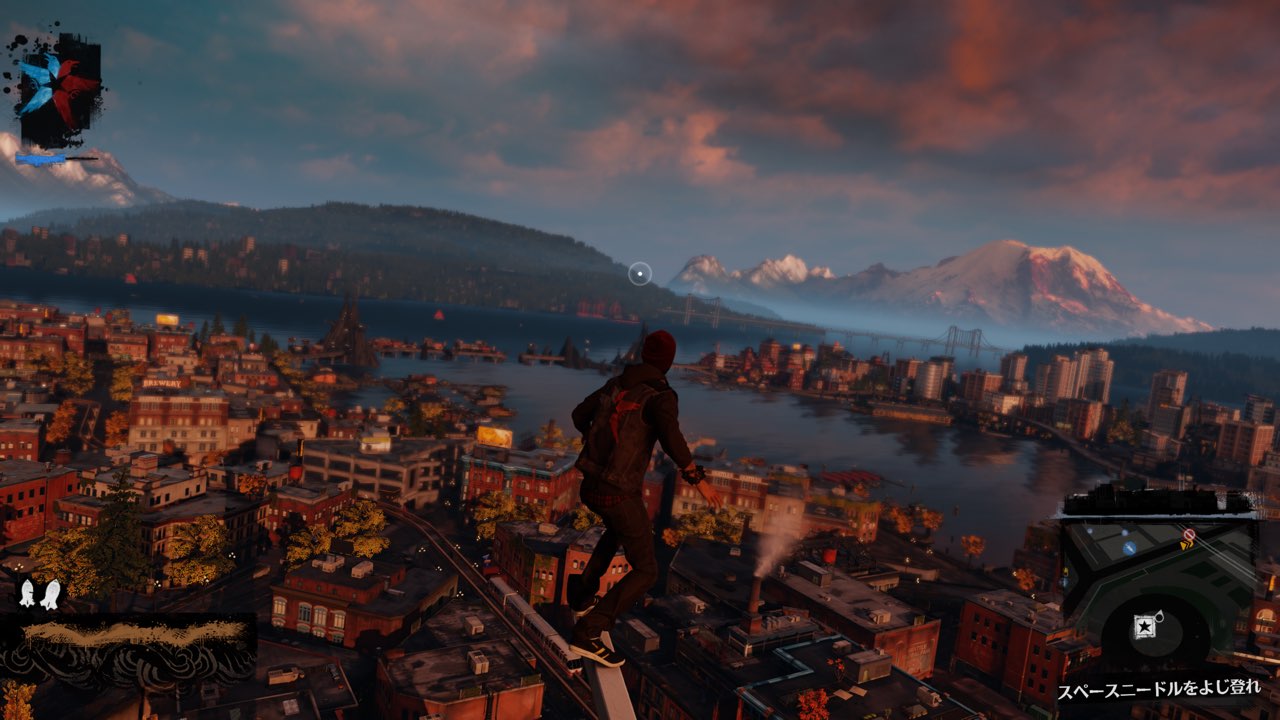Select the スペースニードルをよじ登れ objective text

[x=1159, y=690]
